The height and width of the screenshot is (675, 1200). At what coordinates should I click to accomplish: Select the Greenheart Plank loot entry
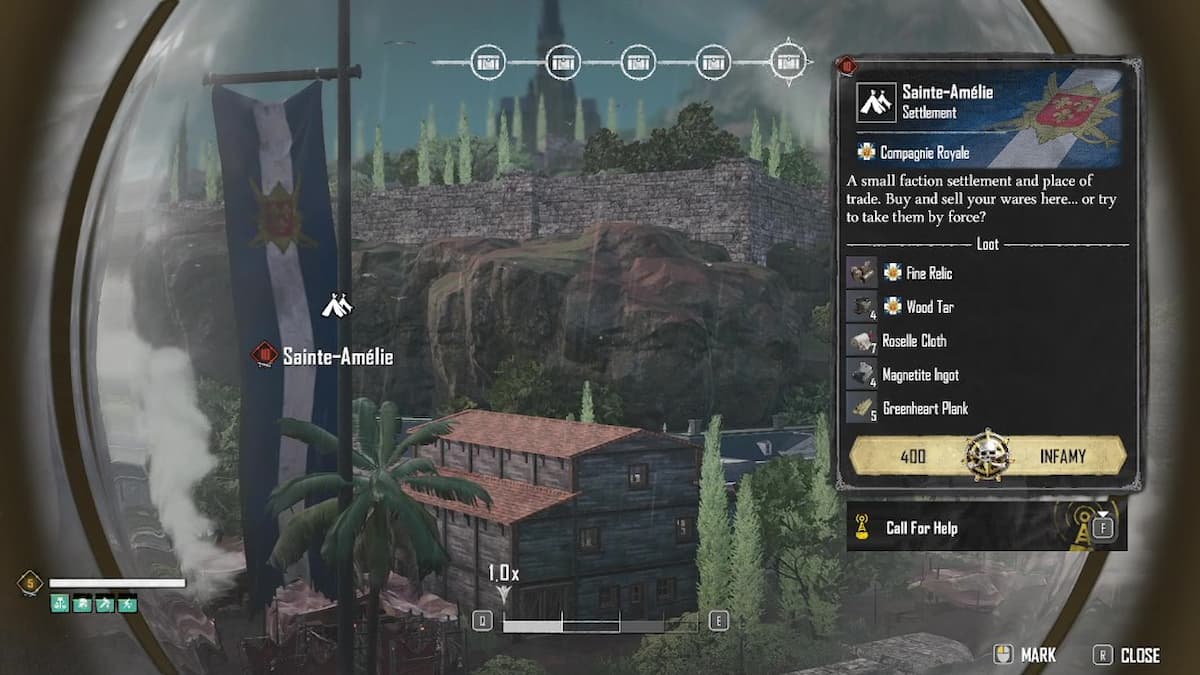(924, 408)
